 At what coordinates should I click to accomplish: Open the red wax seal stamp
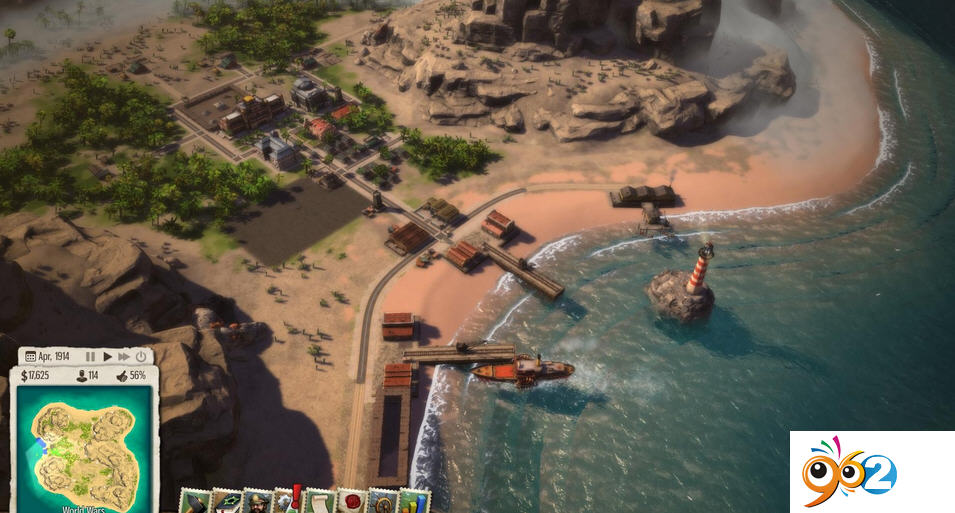350,502
